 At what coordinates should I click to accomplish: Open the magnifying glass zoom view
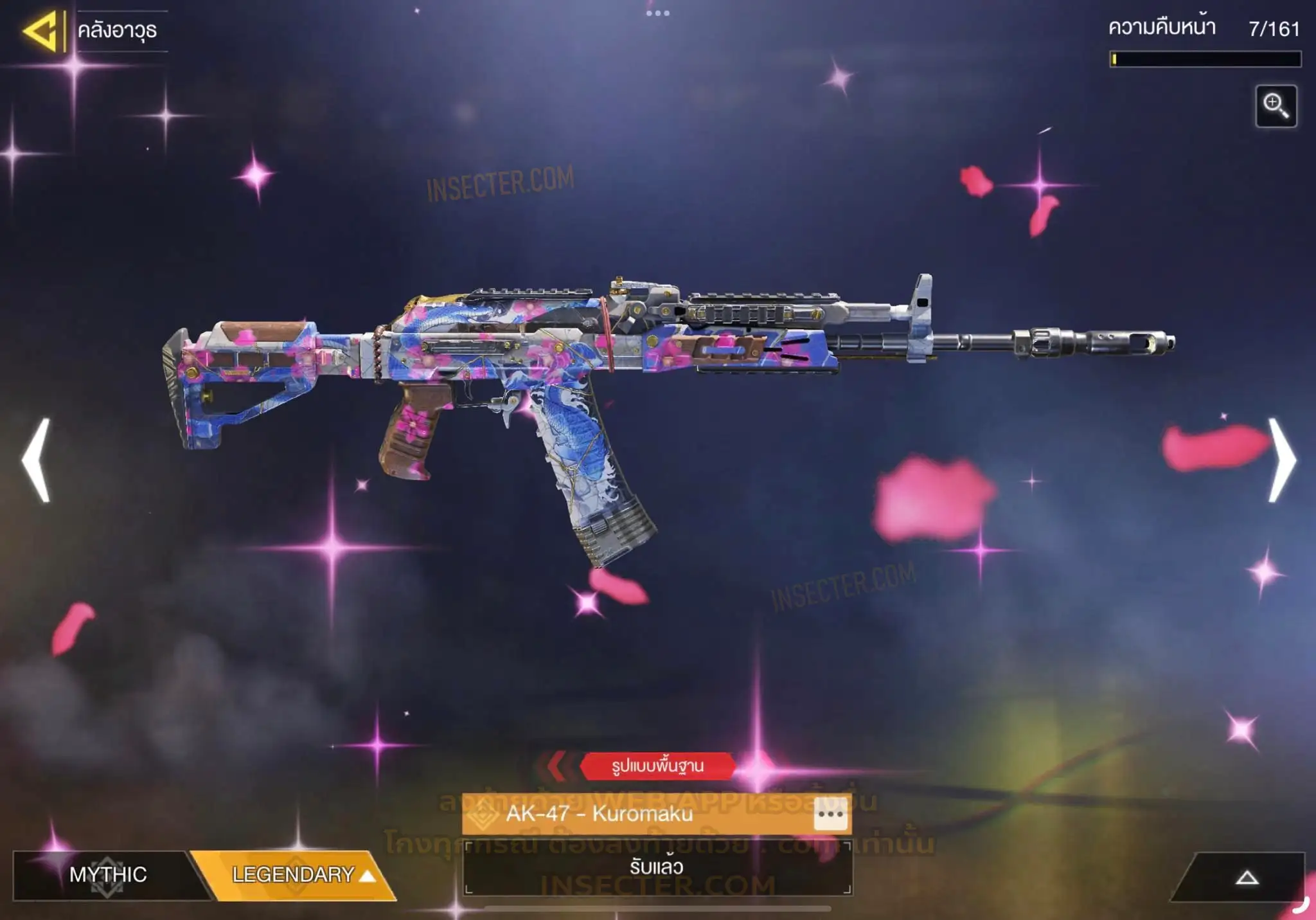click(1276, 106)
